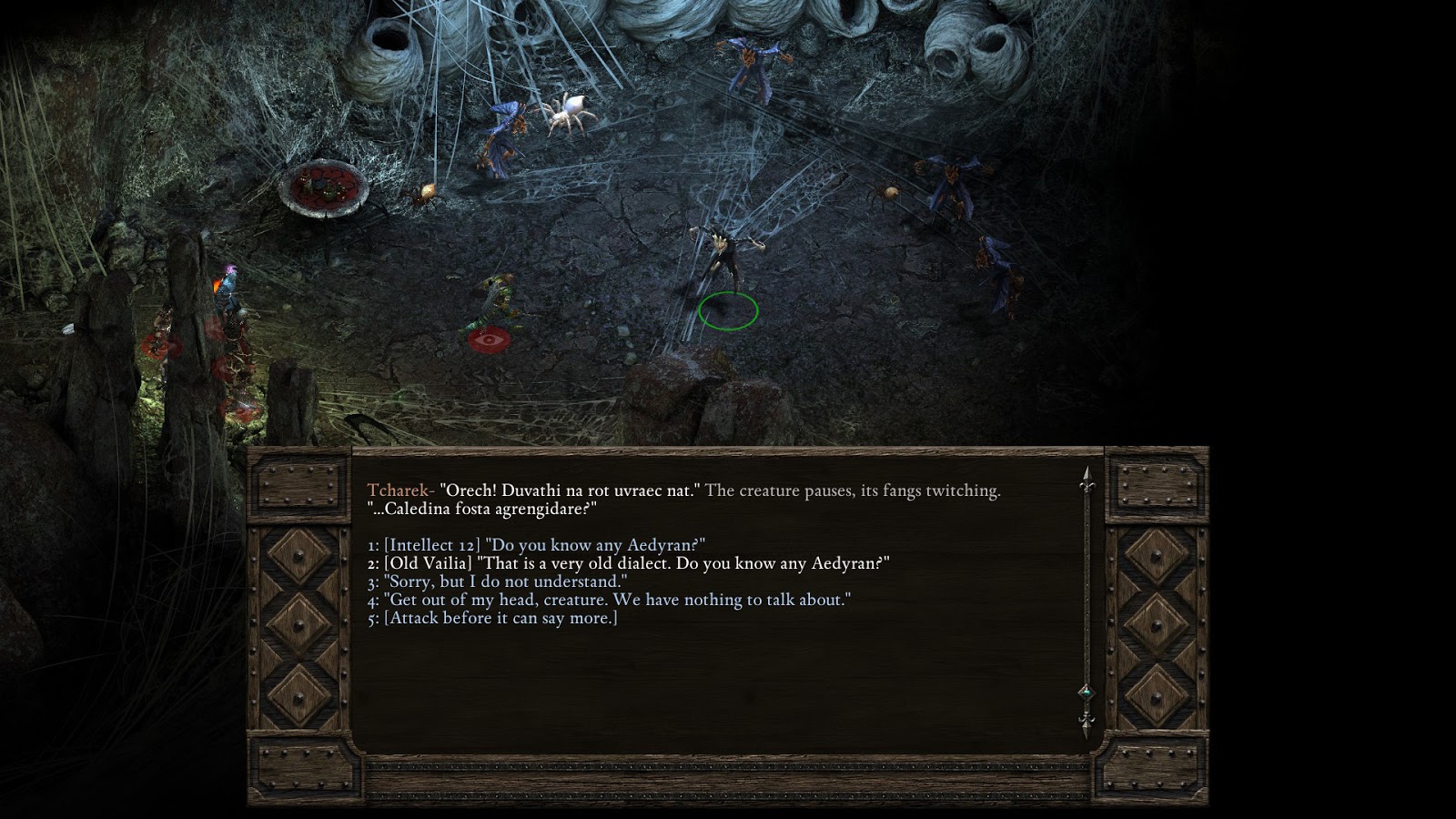Click the spear-tip arrow at the scrollbar bottom

point(1085,723)
